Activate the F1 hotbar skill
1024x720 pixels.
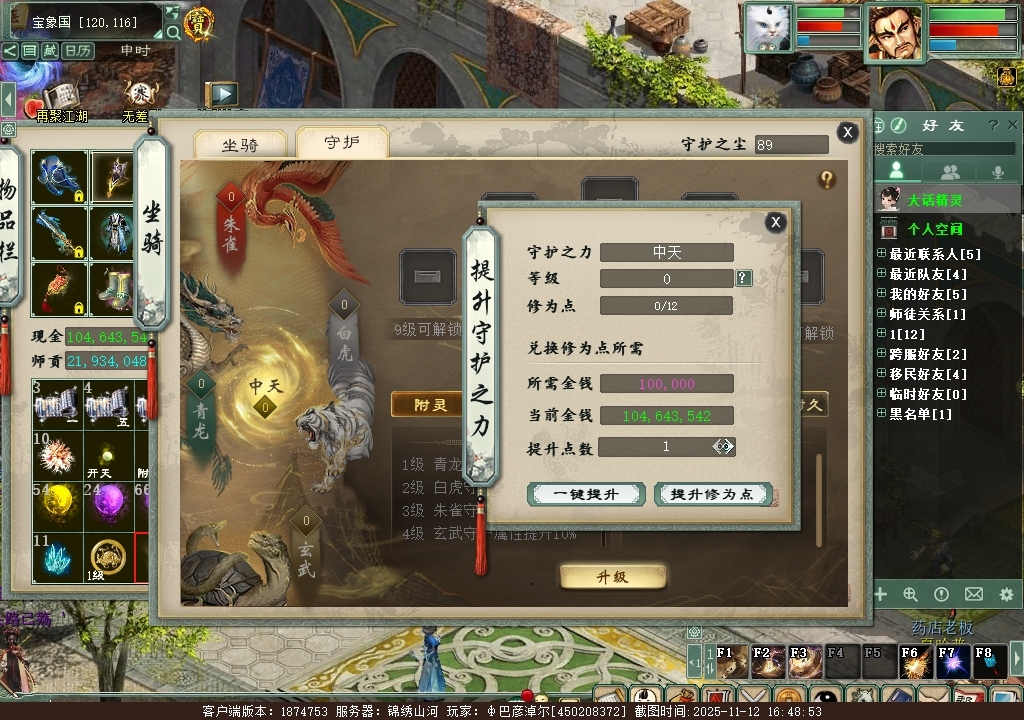point(731,661)
